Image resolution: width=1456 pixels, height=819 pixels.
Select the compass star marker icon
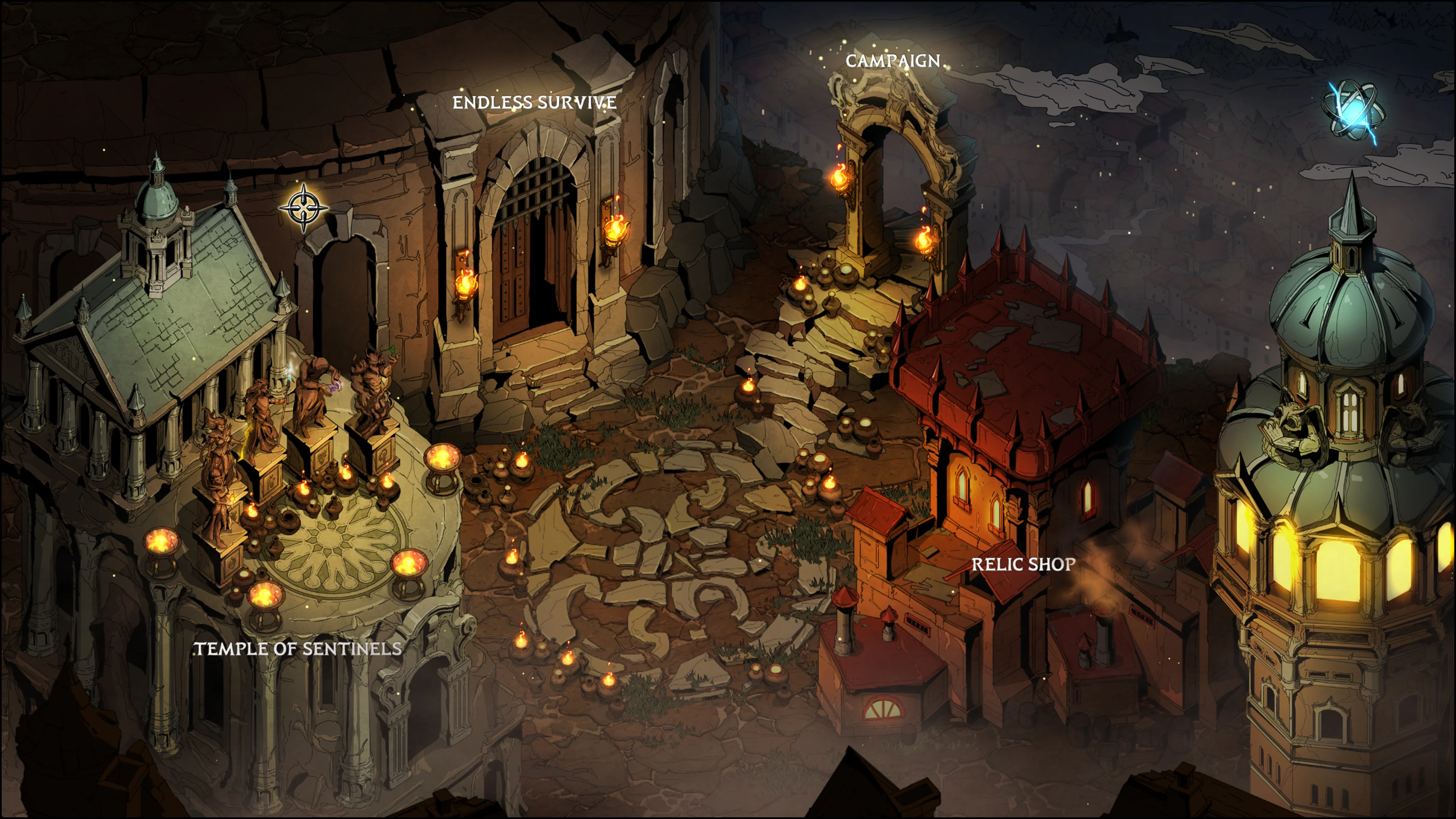click(x=304, y=207)
